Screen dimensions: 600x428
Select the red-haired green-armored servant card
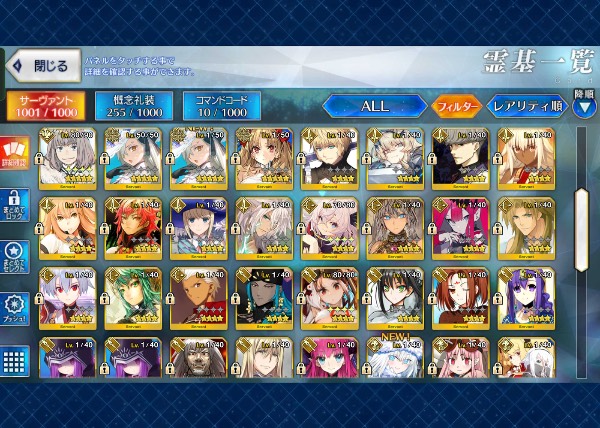134,226
